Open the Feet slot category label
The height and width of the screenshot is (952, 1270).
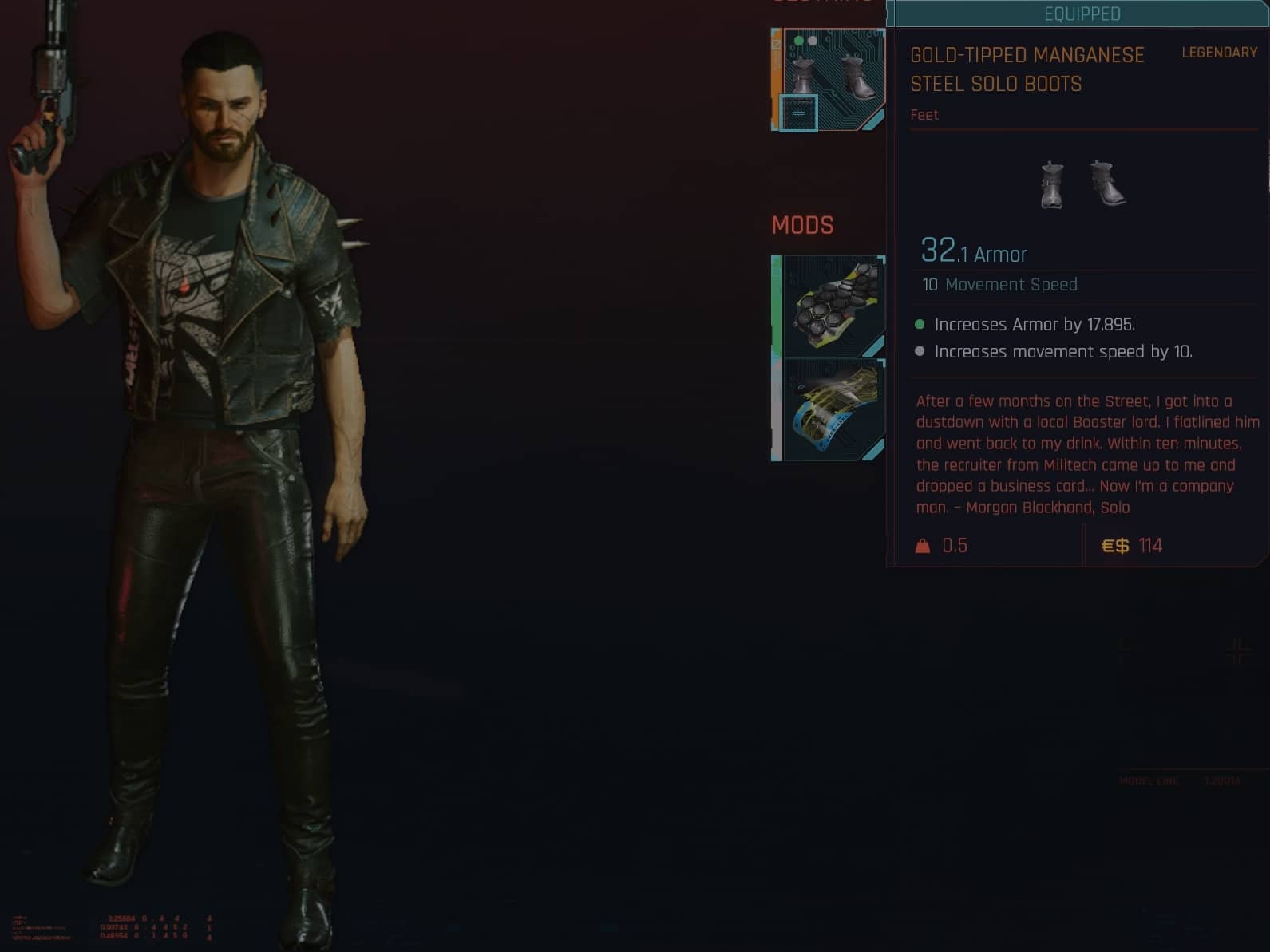pos(924,114)
